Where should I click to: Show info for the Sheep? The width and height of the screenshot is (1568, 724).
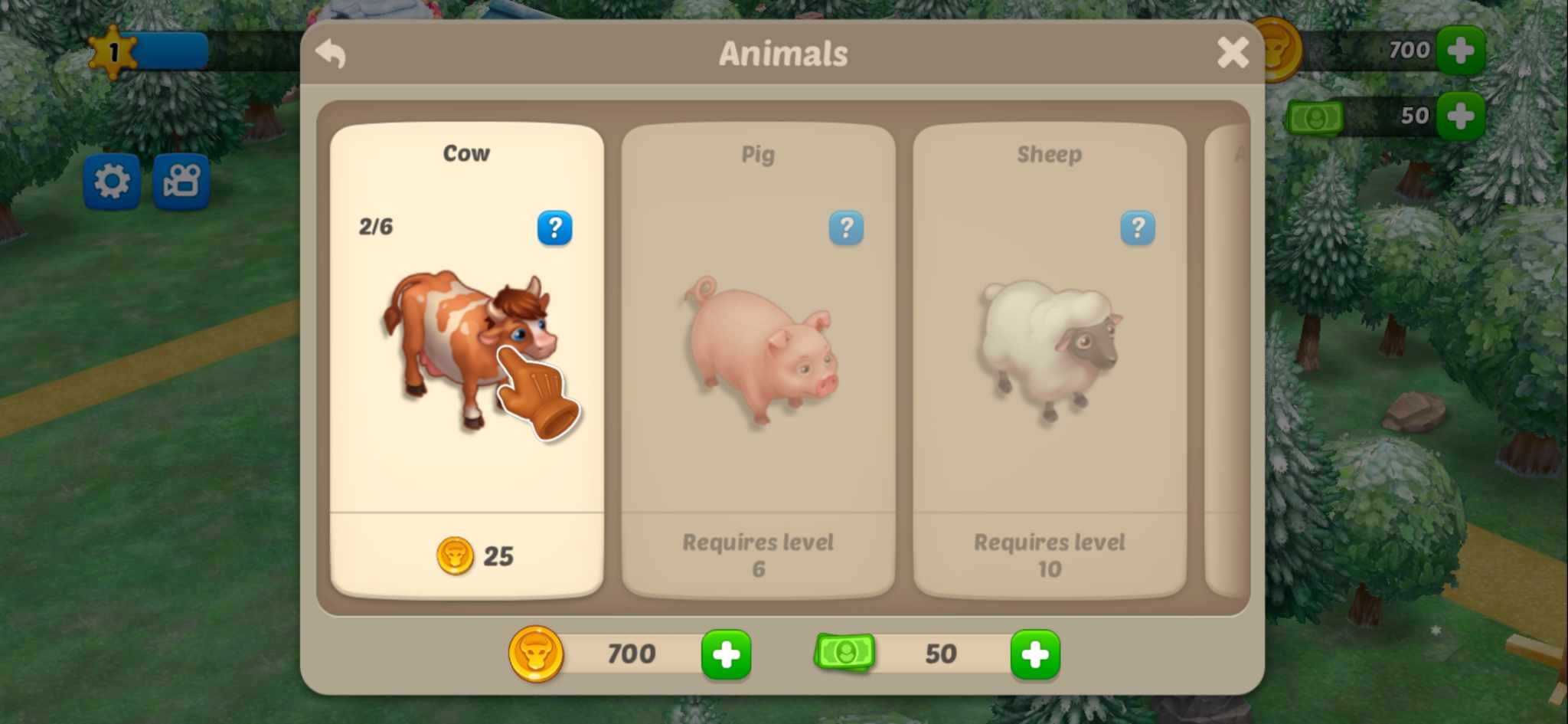[x=1137, y=228]
